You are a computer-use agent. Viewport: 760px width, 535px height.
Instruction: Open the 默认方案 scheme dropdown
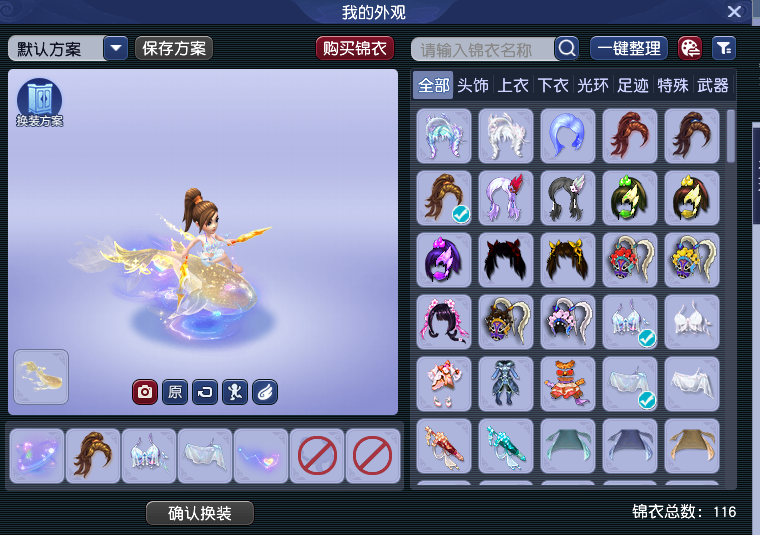[116, 48]
